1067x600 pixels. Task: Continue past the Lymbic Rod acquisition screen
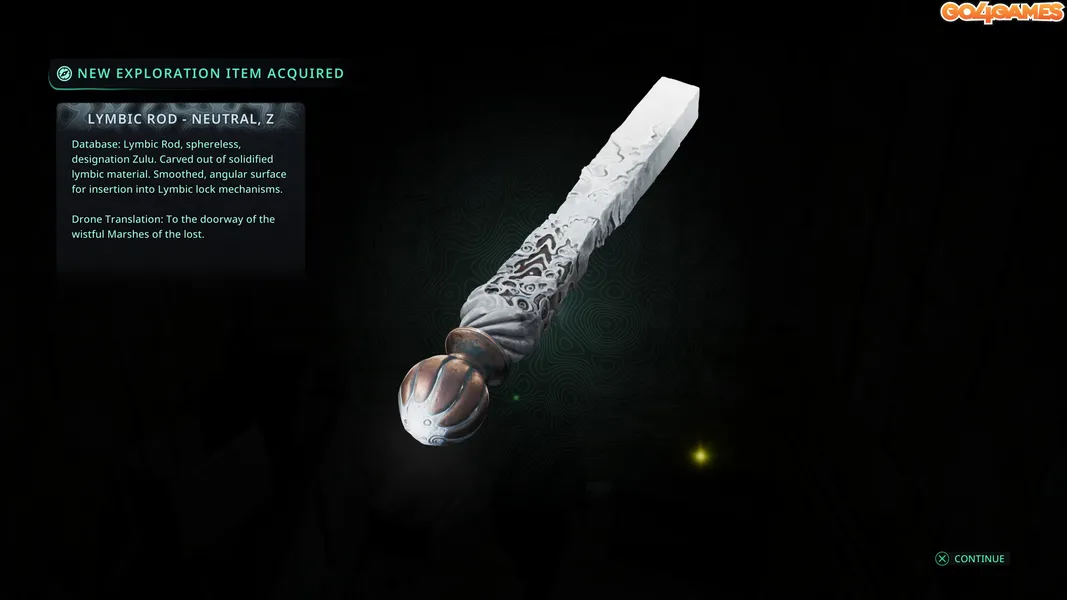(x=970, y=559)
